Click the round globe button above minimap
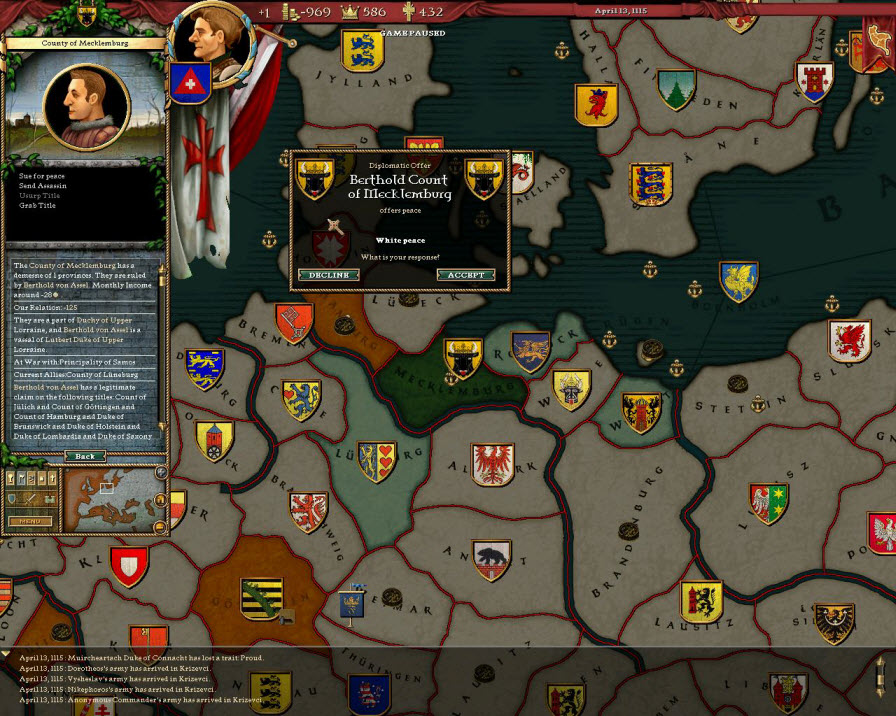This screenshot has width=896, height=716. [161, 473]
